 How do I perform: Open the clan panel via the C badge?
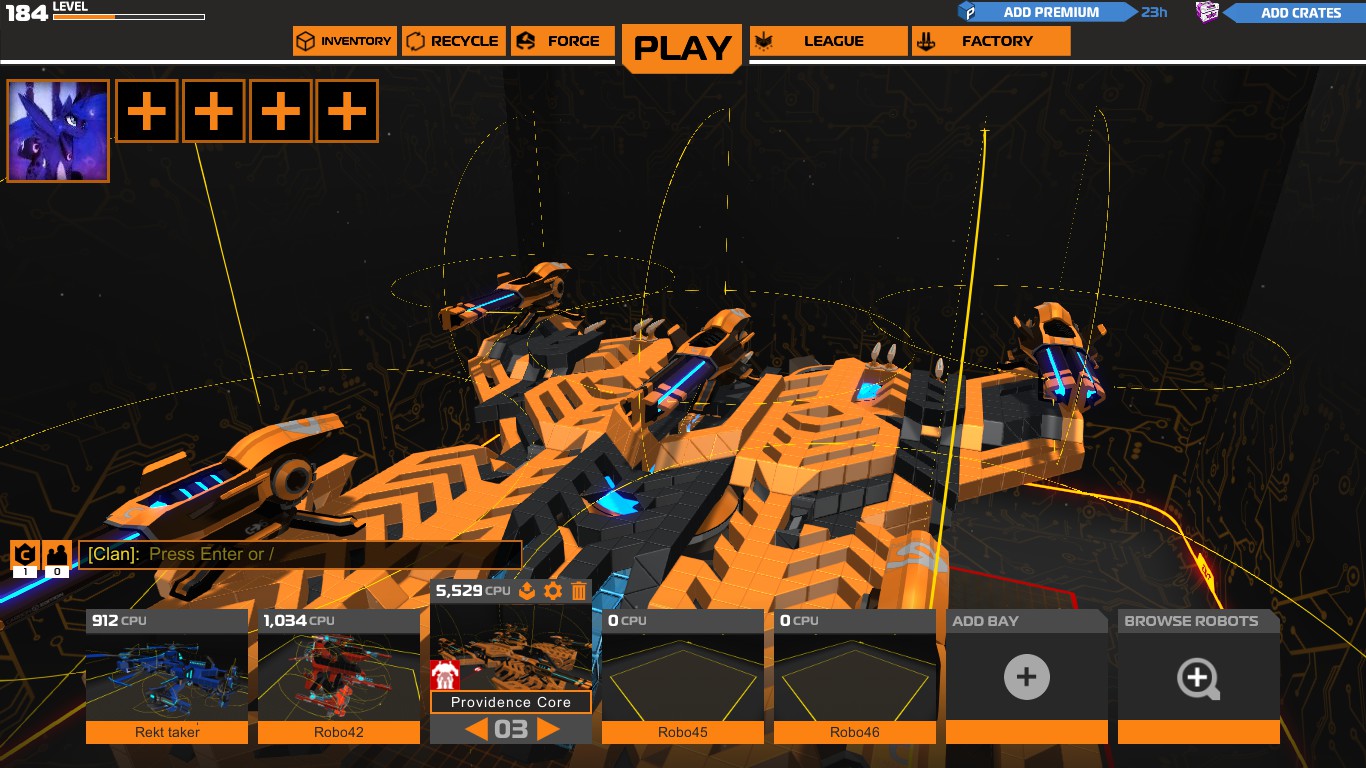[24, 554]
